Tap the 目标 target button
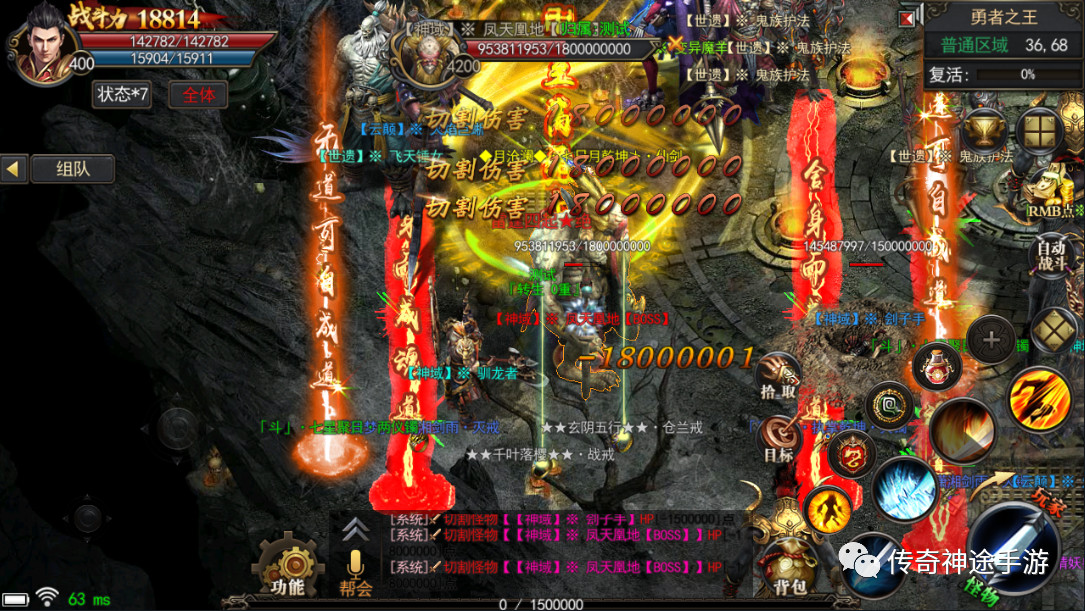Viewport: 1085px width, 611px height. pos(779,437)
